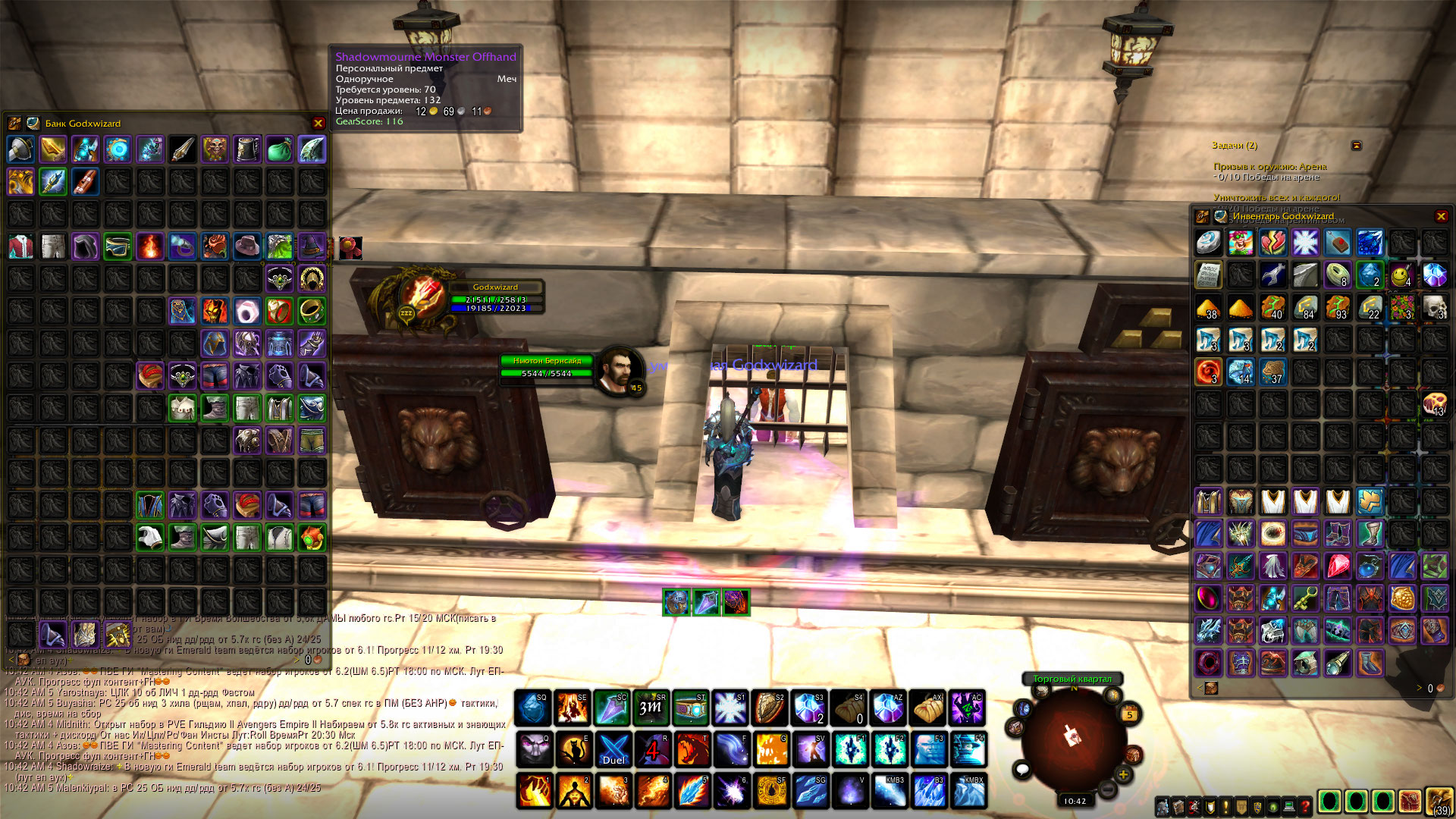Pick the white skull item in inventory
Viewport: 1456px width, 819px height.
pos(1434,307)
